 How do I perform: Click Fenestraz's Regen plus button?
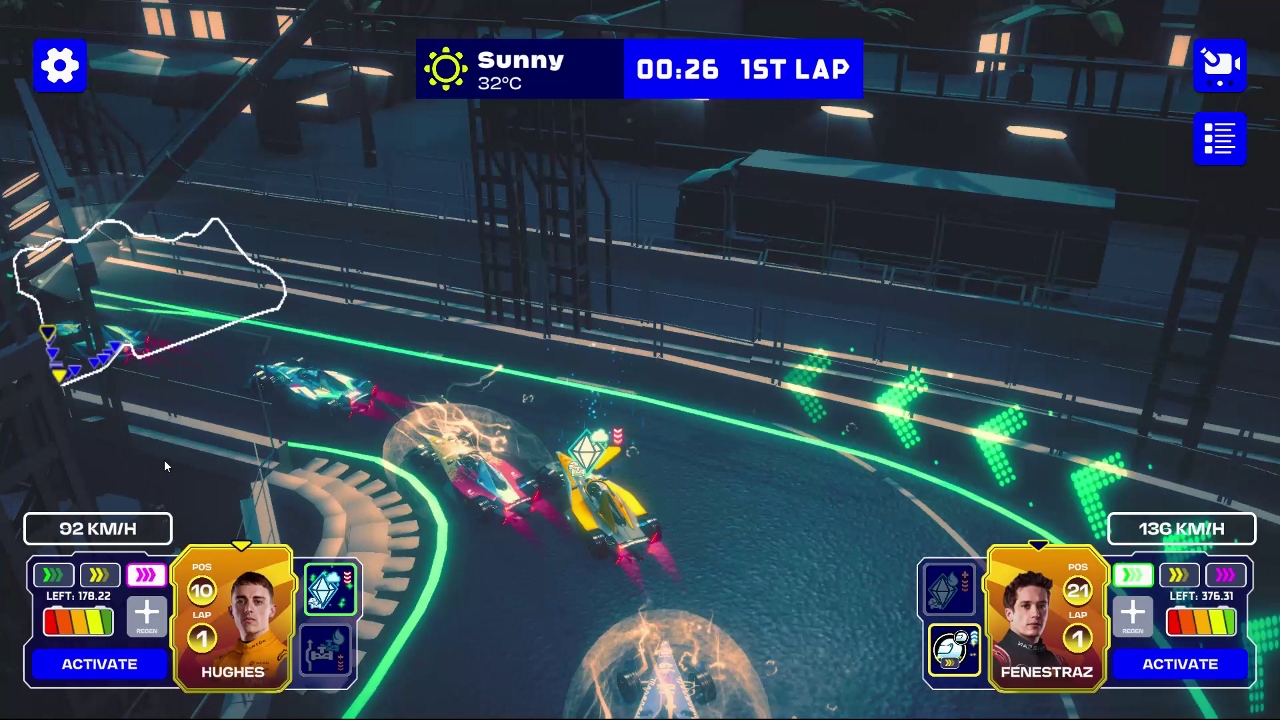1132,617
